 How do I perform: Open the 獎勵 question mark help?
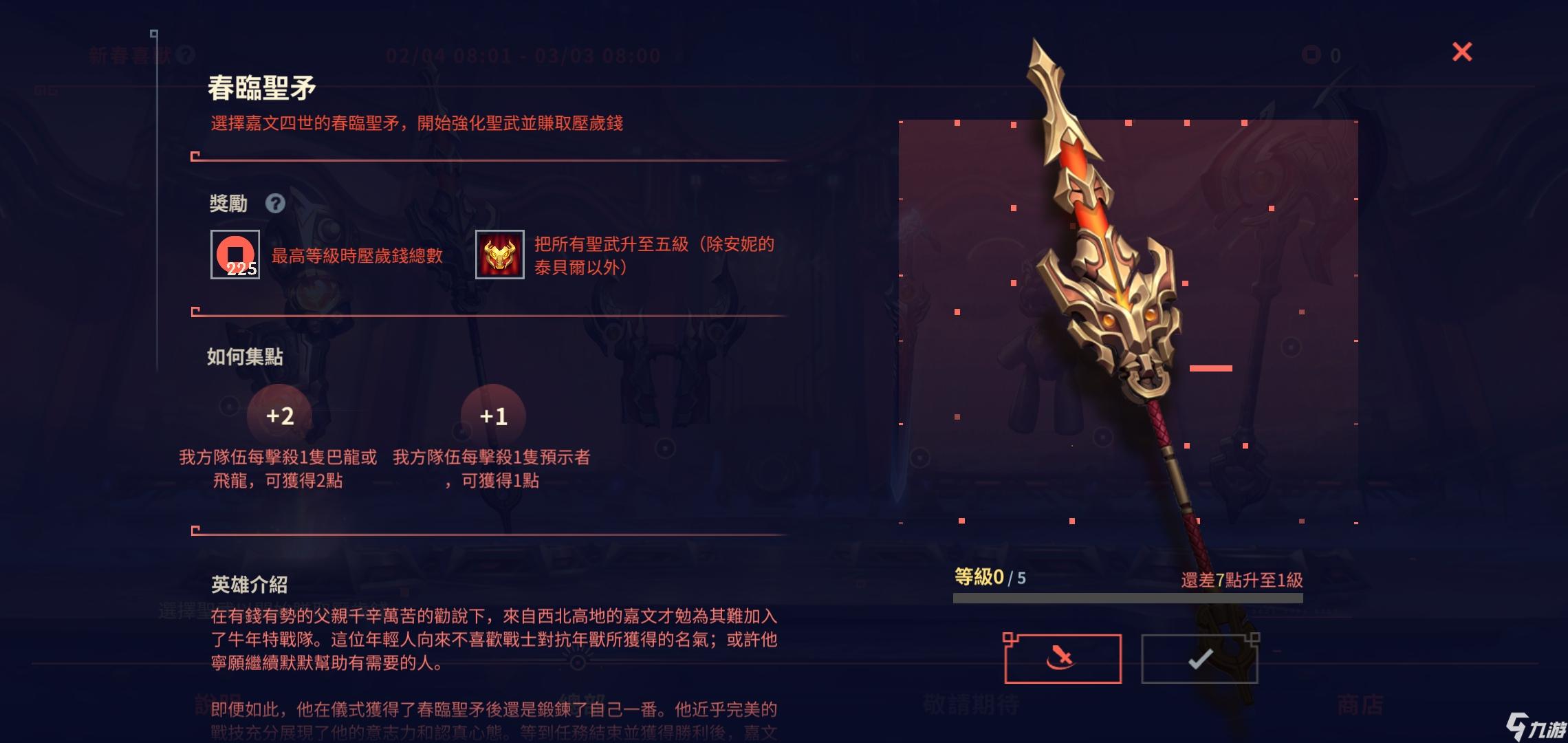[x=275, y=204]
